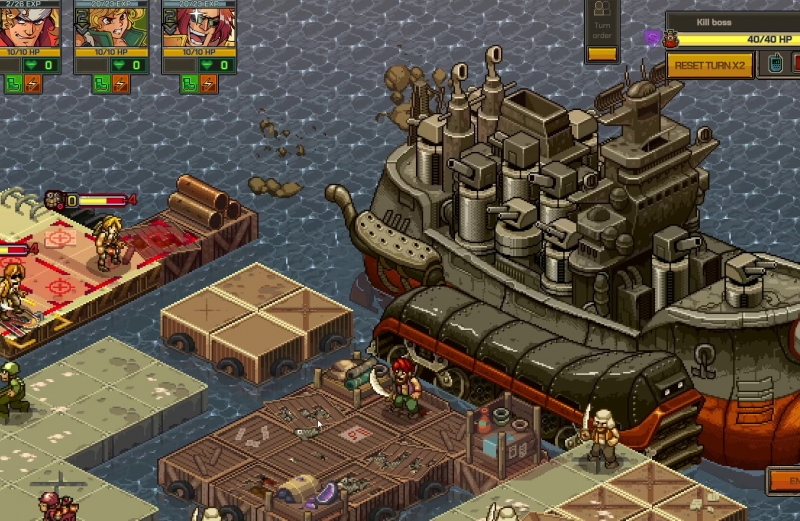Click the sunglasses character's orange lightning icon

tap(208, 84)
